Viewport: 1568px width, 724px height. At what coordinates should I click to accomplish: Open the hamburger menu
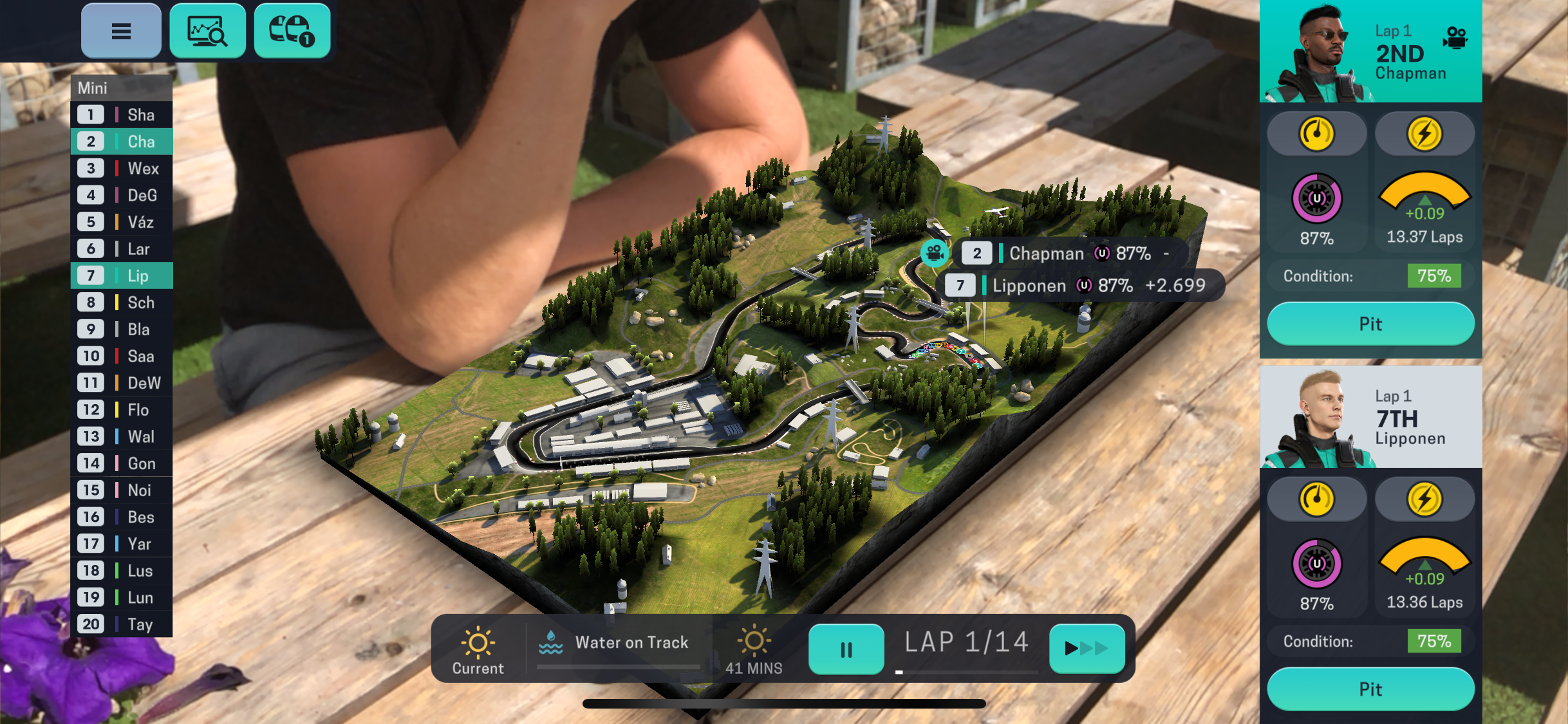[x=121, y=31]
